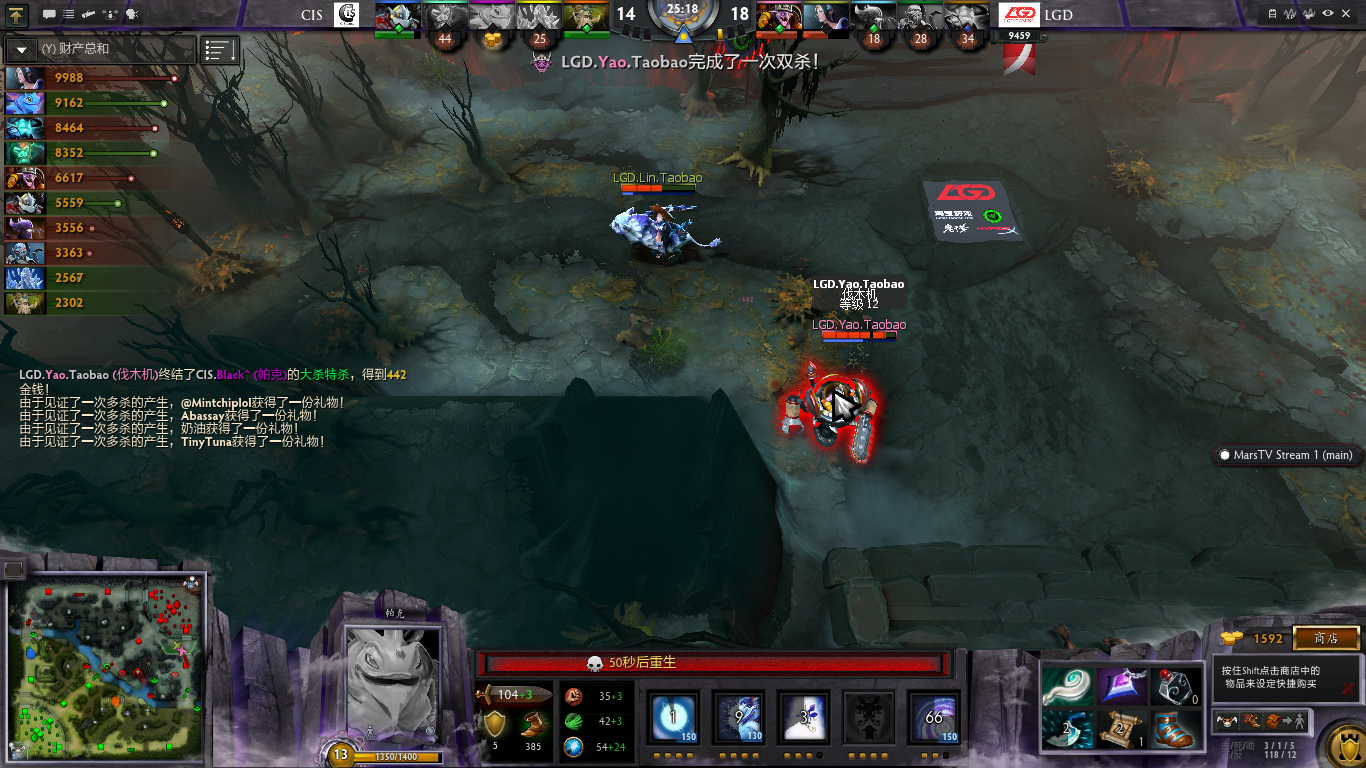Select the 9988 net worth hero row
The height and width of the screenshot is (768, 1366).
(90, 78)
